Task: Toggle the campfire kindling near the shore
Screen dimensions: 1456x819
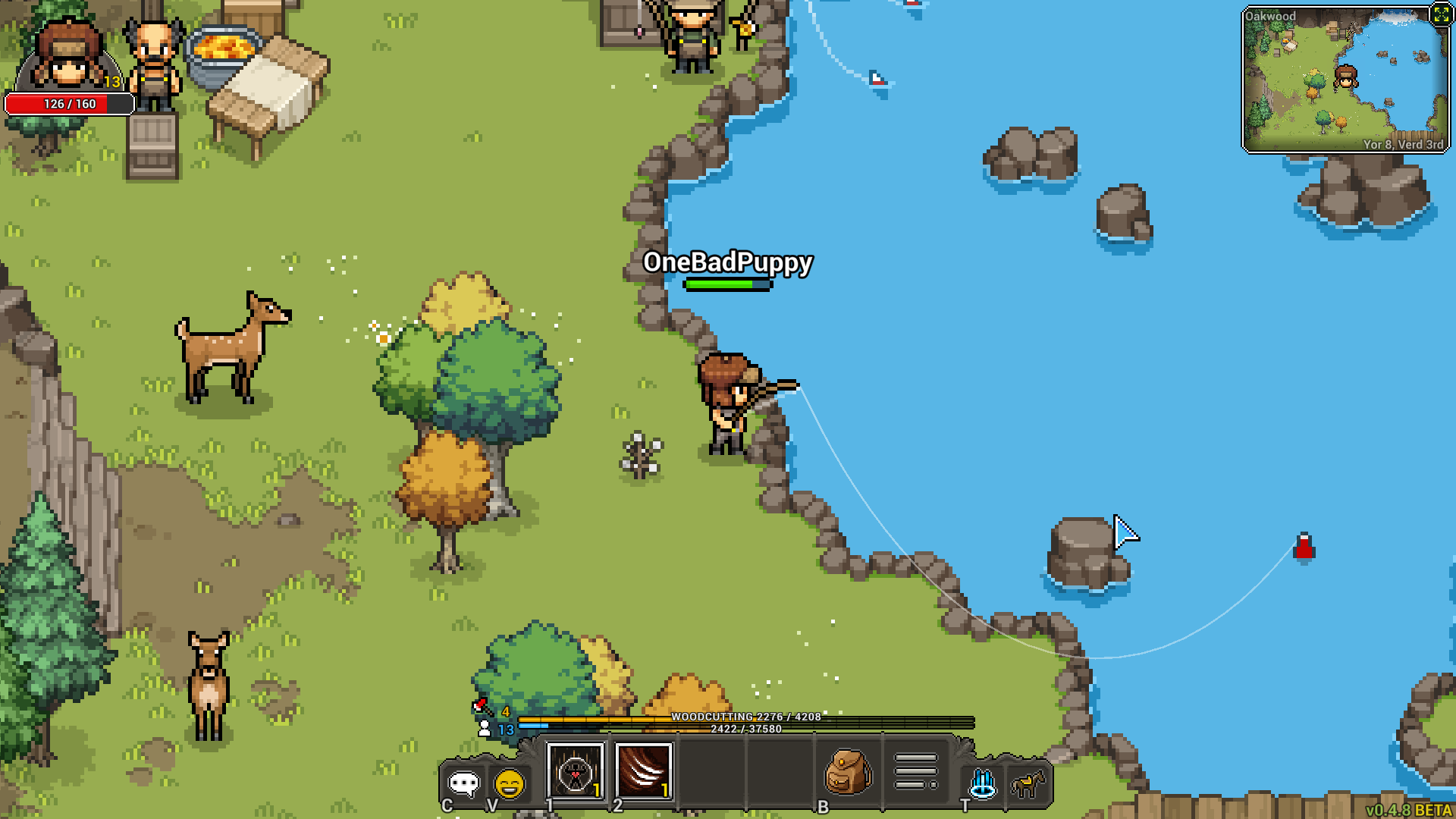Action: click(641, 455)
